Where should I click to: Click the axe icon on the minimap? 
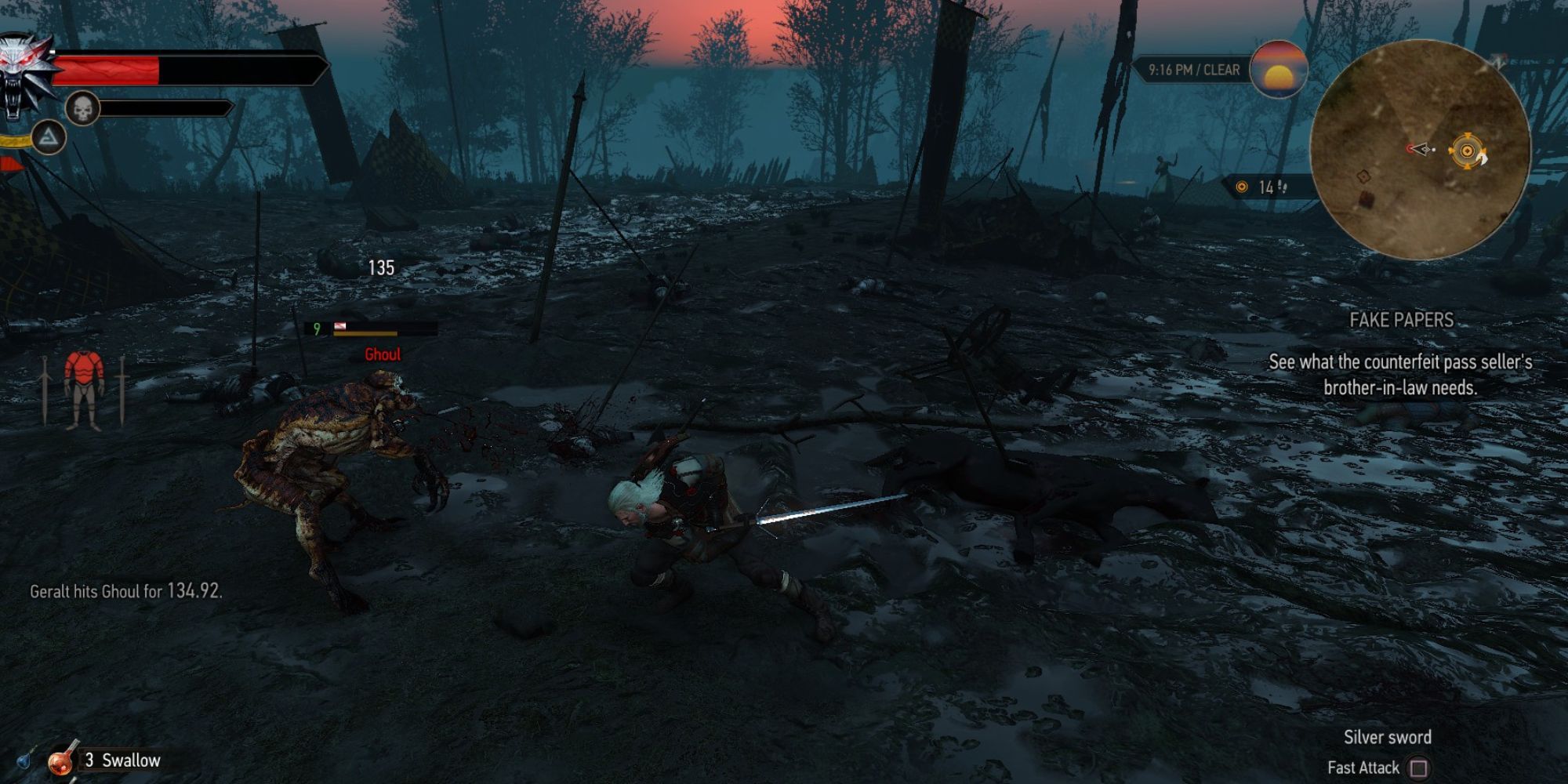(1483, 159)
